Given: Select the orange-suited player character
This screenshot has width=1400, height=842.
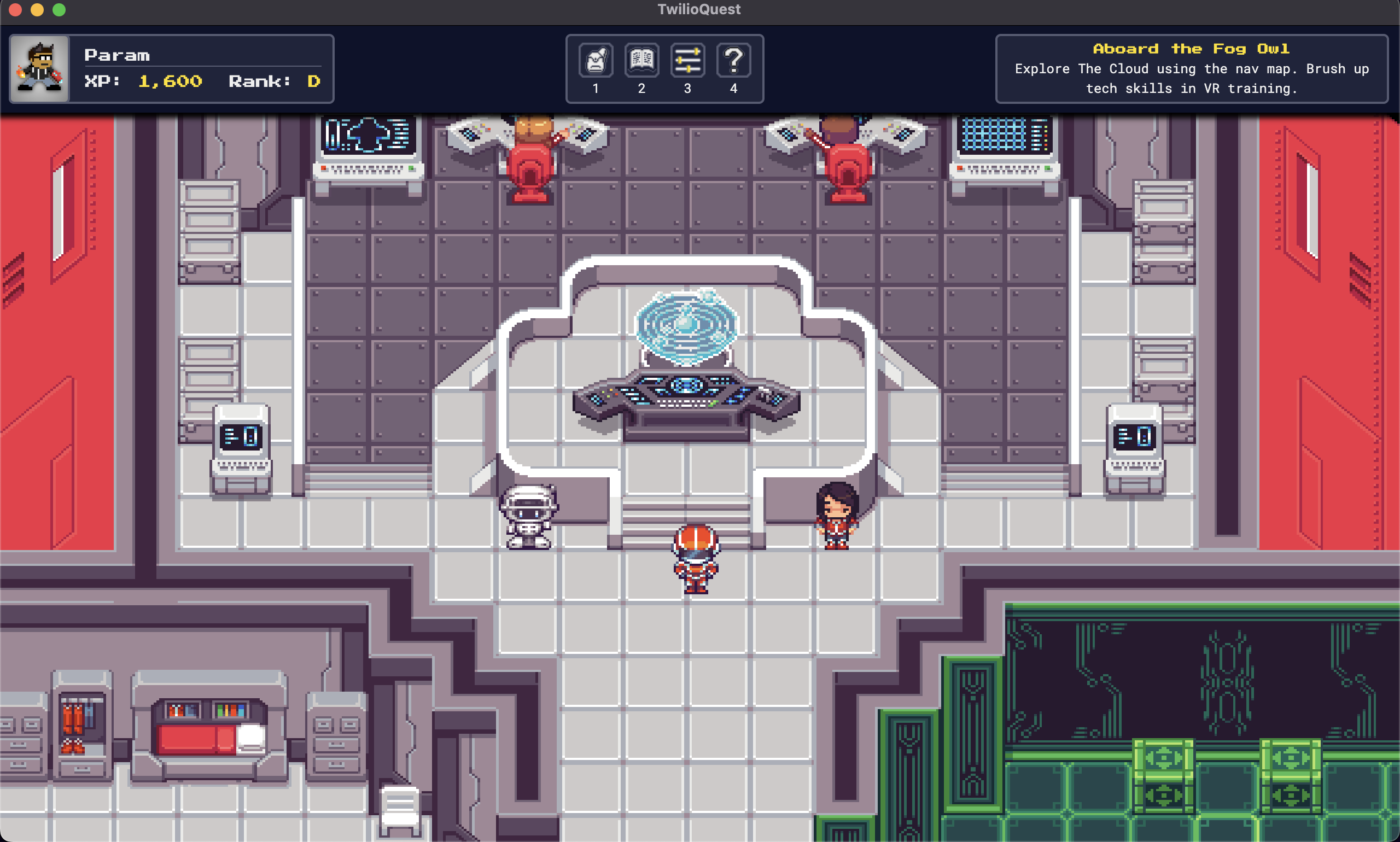Looking at the screenshot, I should 697,559.
